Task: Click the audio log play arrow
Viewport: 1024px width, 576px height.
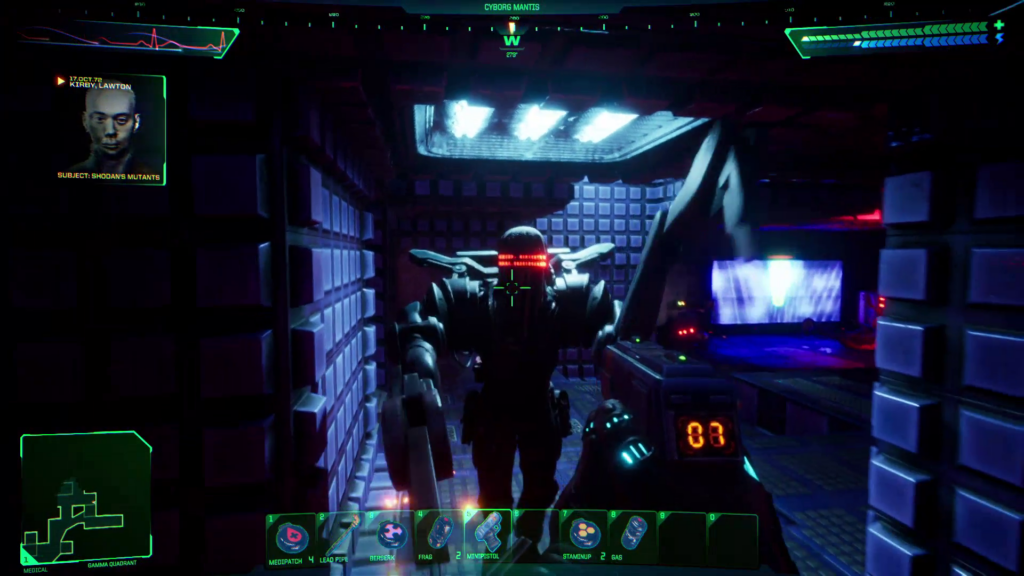Action: tap(61, 80)
